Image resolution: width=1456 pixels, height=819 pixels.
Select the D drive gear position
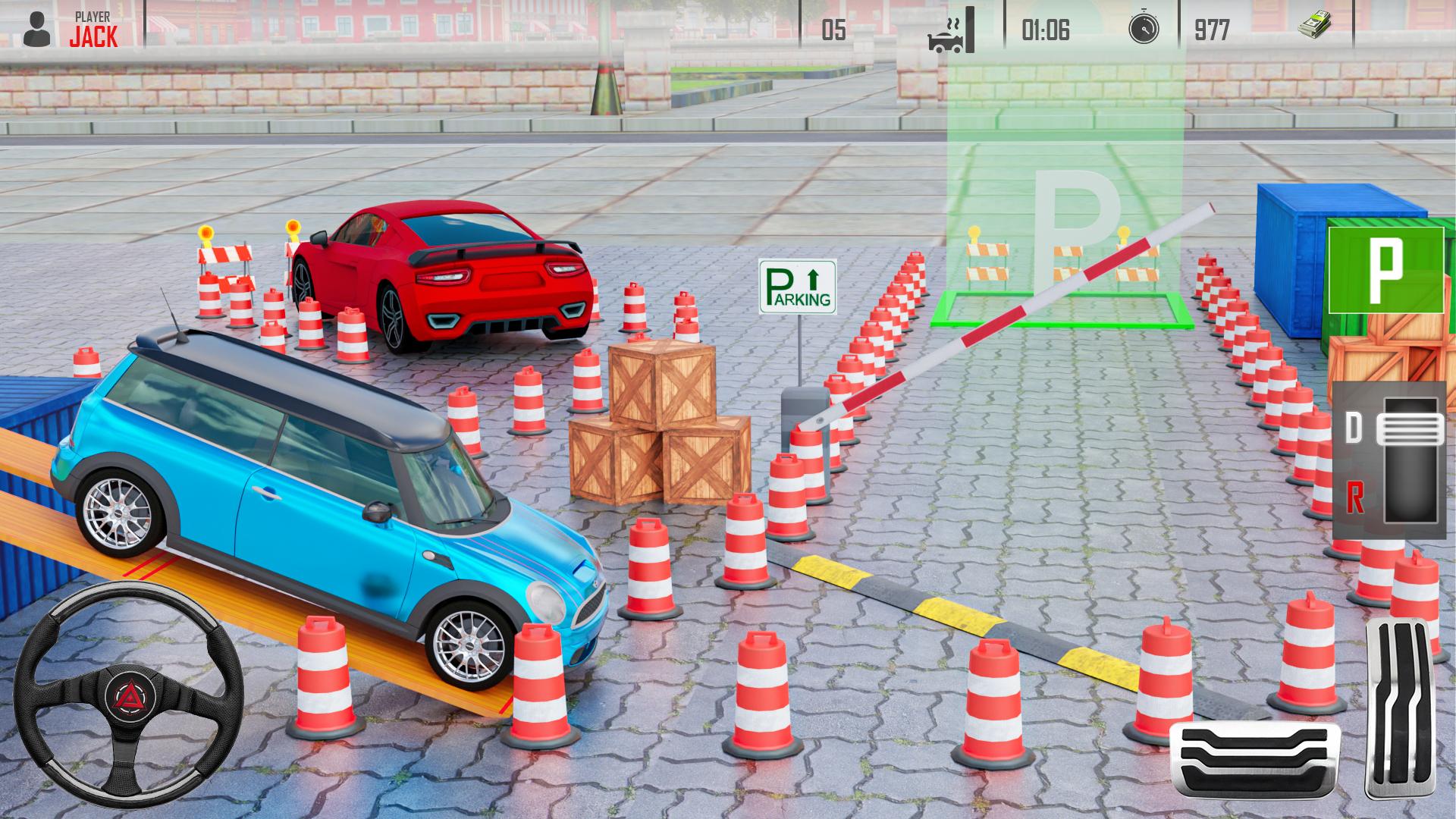point(1357,428)
